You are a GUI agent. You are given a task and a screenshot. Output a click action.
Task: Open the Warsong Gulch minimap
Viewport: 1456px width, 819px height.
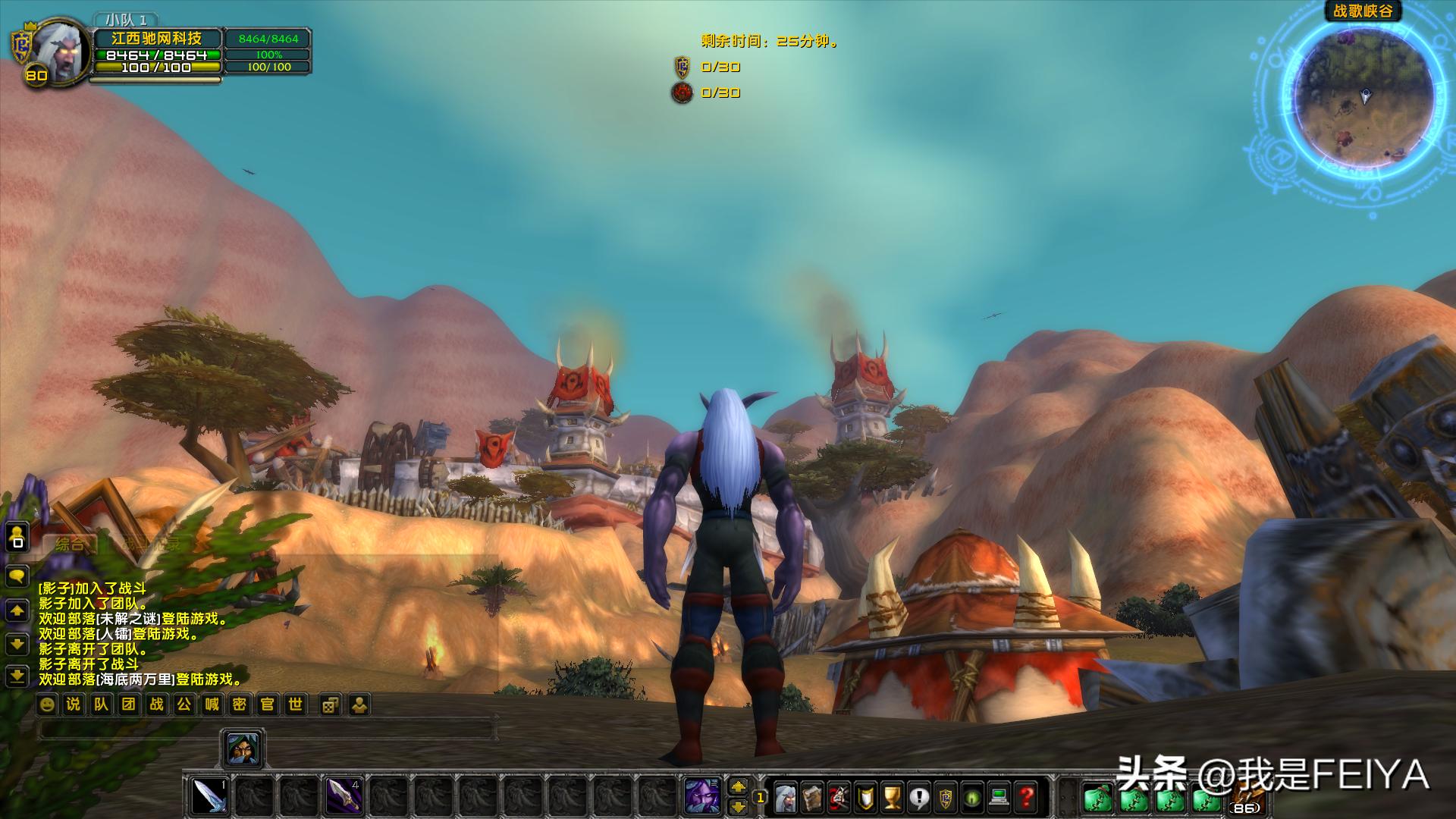click(x=1363, y=100)
